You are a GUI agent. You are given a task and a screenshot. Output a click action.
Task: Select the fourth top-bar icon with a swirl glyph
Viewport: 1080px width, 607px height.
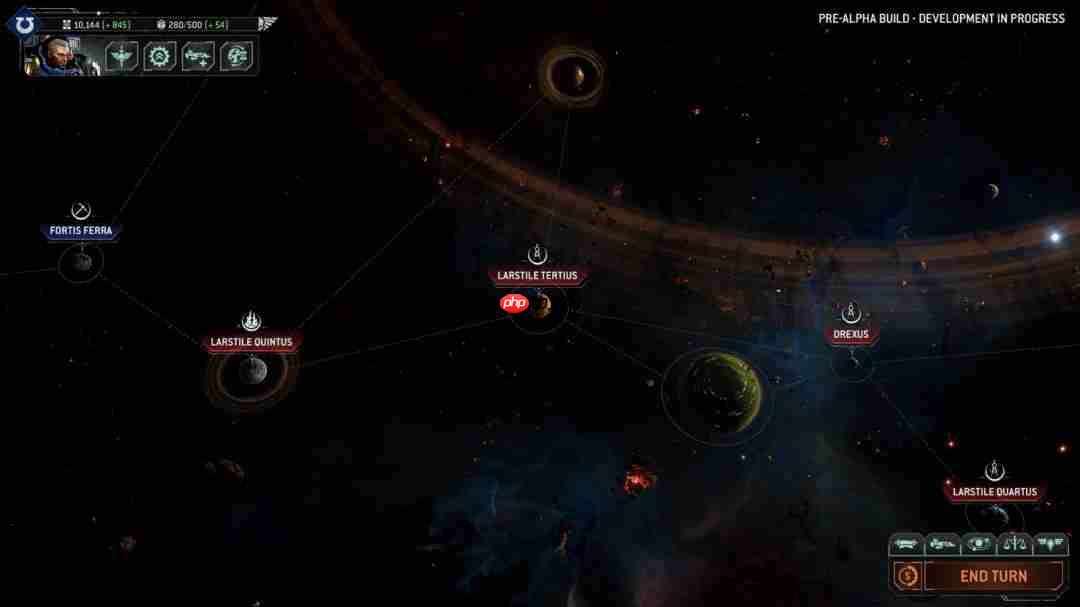click(235, 56)
